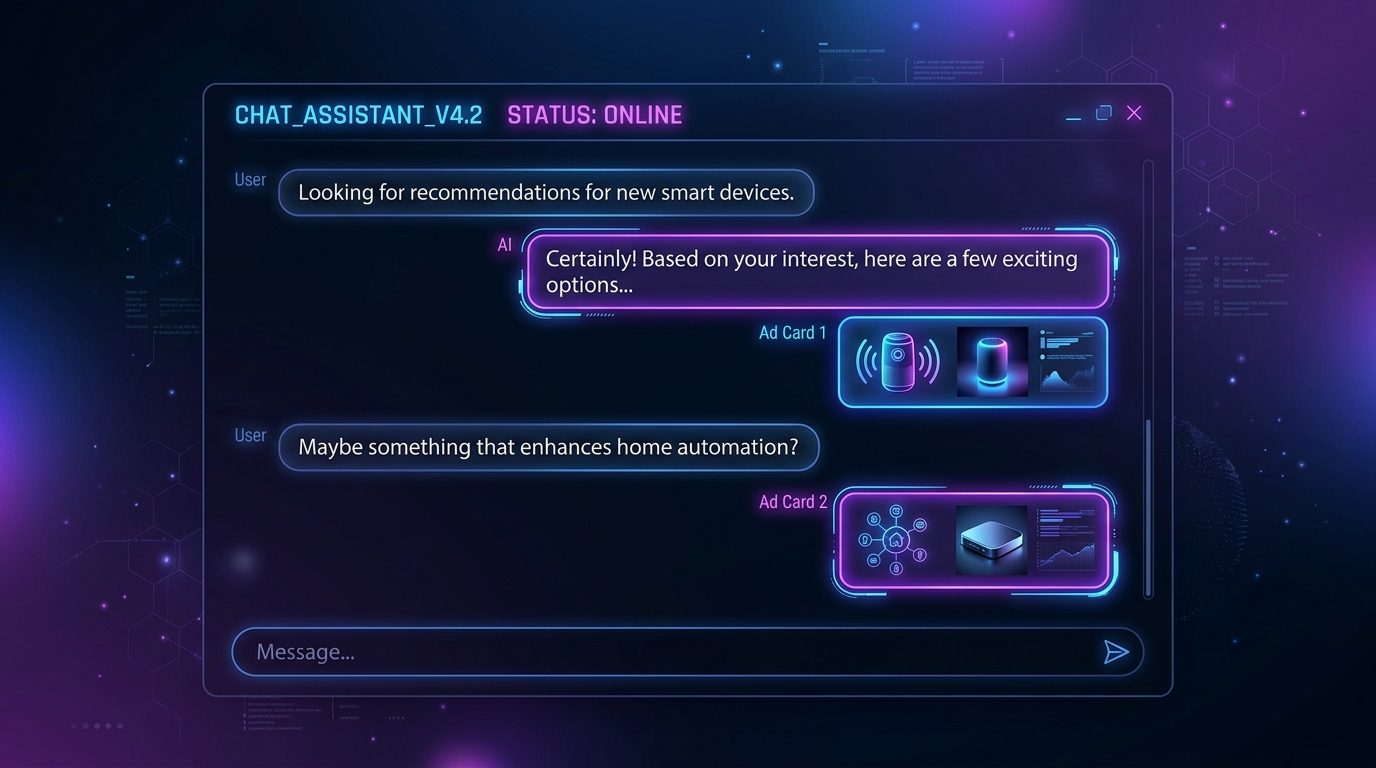This screenshot has height=768, width=1376.
Task: Select the user message about home automation
Action: tap(548, 447)
